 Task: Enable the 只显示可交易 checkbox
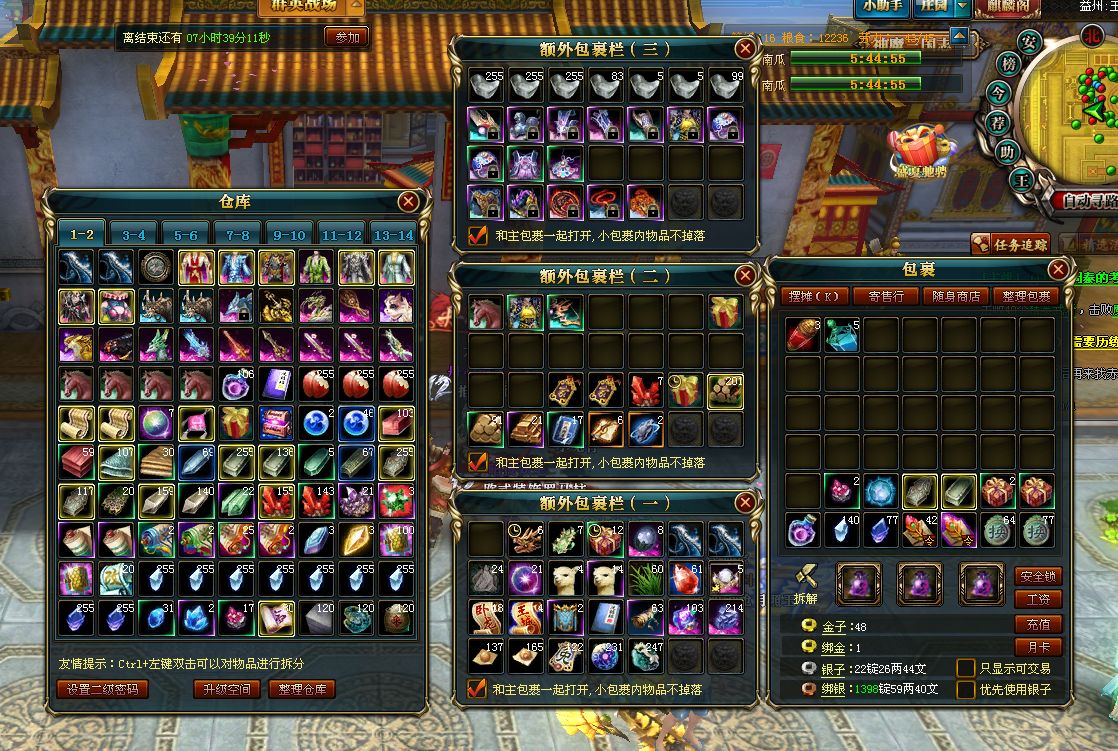(966, 668)
